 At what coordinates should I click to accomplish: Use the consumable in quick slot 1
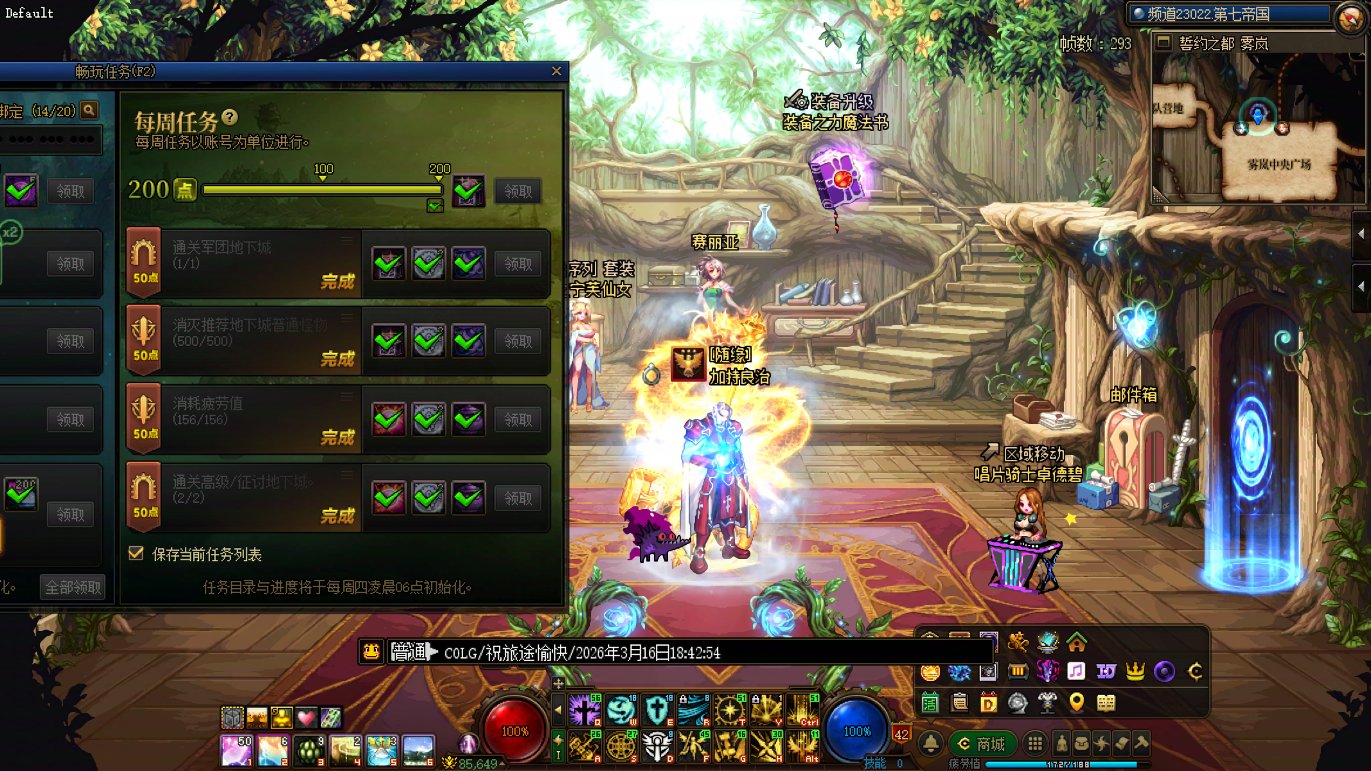[x=236, y=749]
